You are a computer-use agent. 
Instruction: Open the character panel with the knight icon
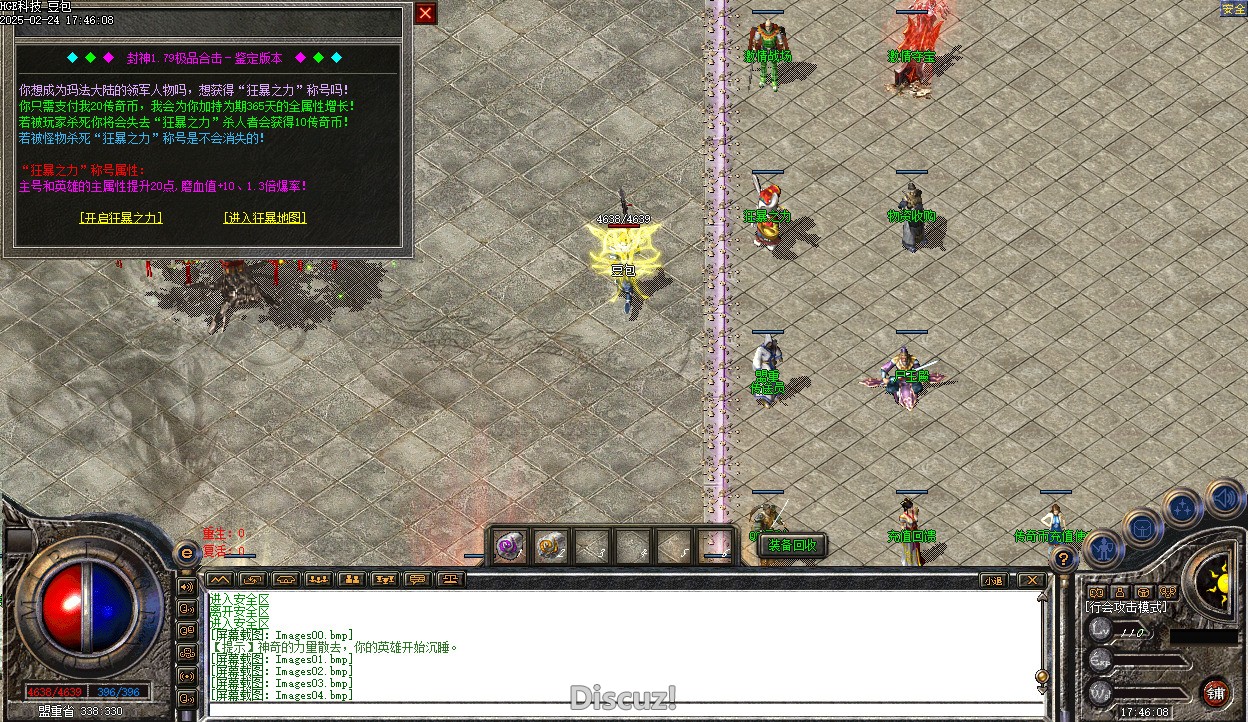pos(1102,548)
